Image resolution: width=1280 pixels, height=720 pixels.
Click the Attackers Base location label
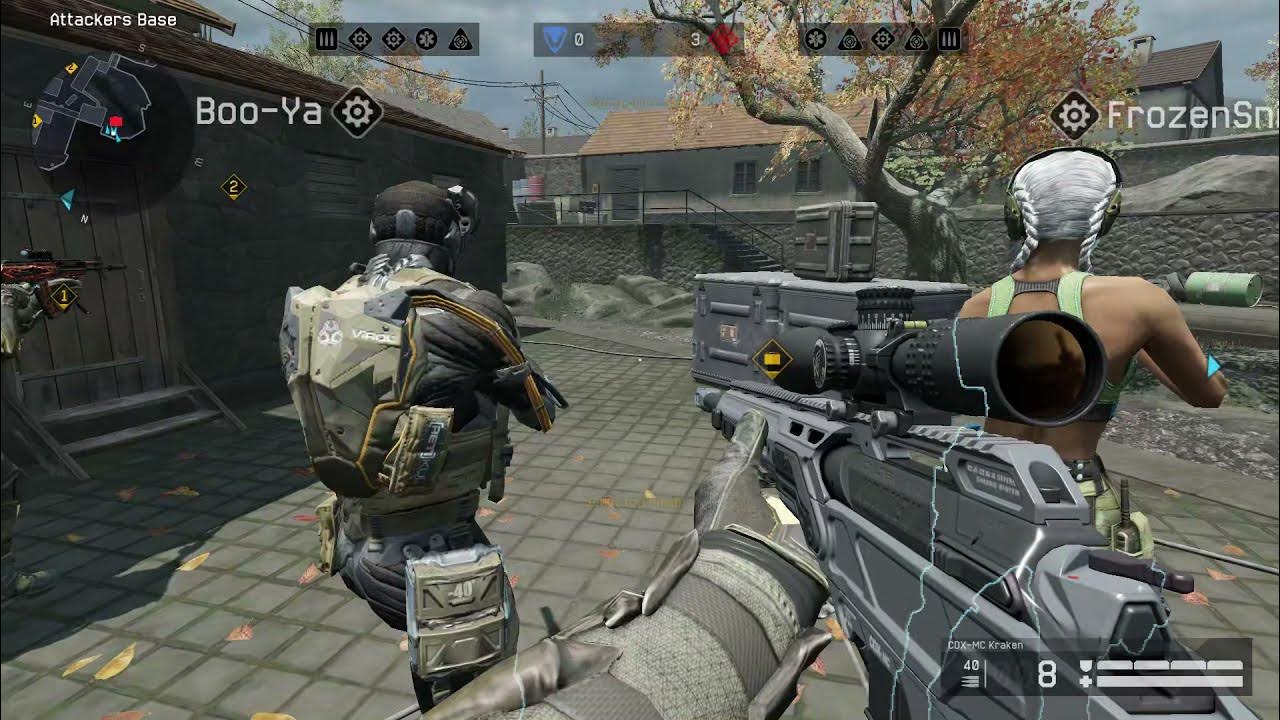(x=113, y=19)
